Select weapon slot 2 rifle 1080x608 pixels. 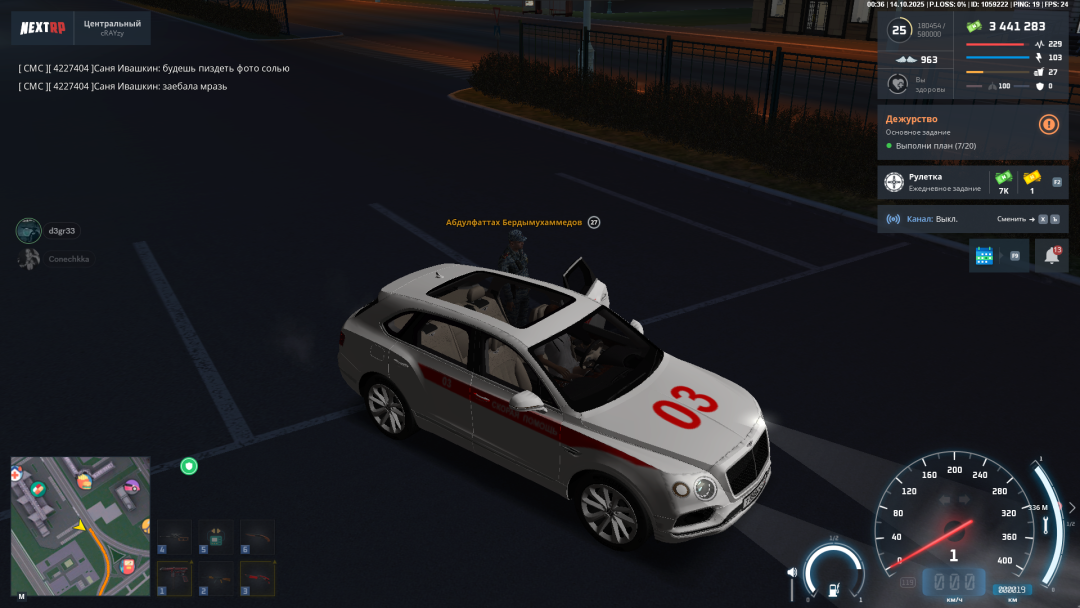pos(216,578)
